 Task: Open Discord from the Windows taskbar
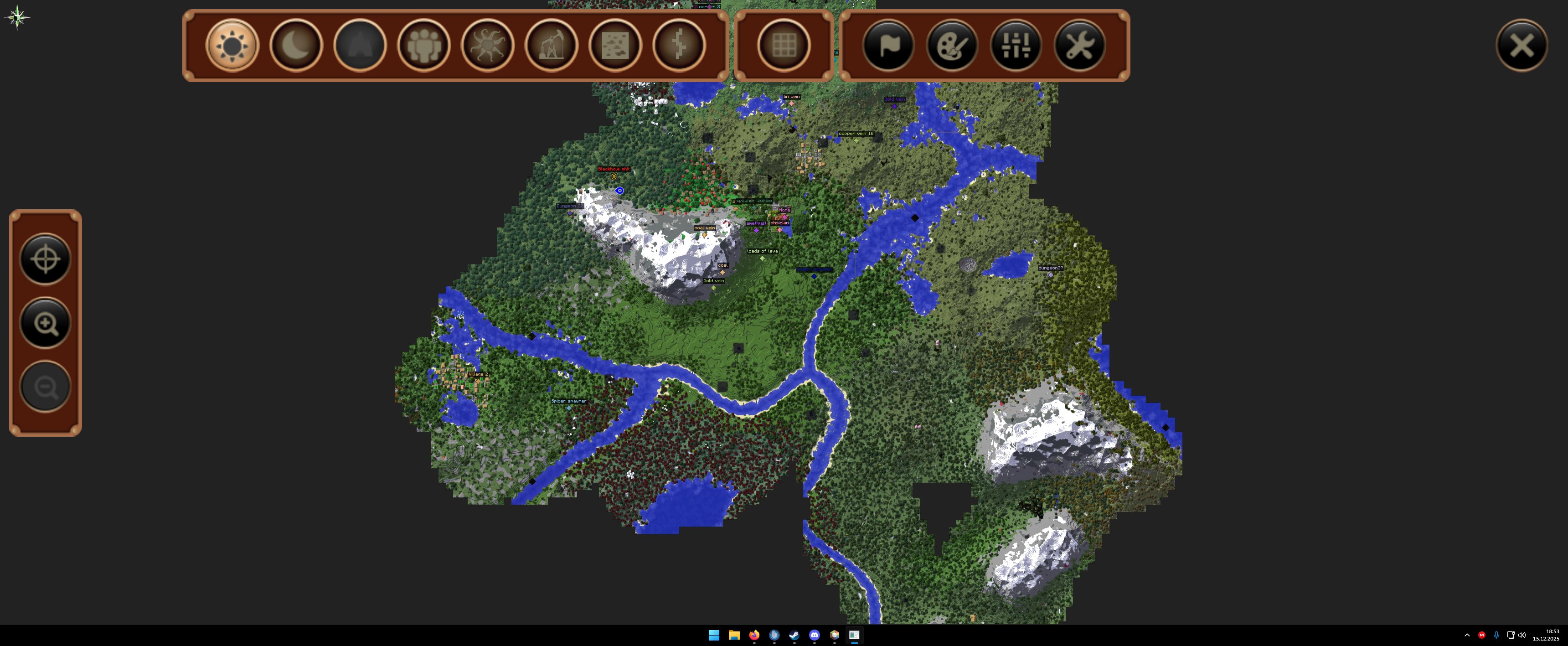click(815, 635)
